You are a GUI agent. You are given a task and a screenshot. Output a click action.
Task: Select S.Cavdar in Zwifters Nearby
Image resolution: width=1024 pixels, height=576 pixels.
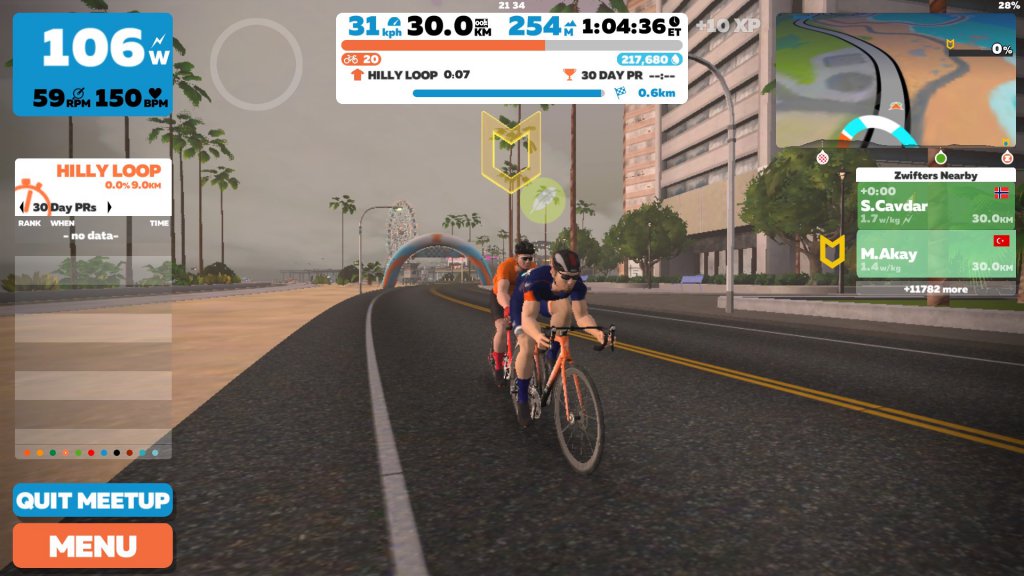(935, 206)
